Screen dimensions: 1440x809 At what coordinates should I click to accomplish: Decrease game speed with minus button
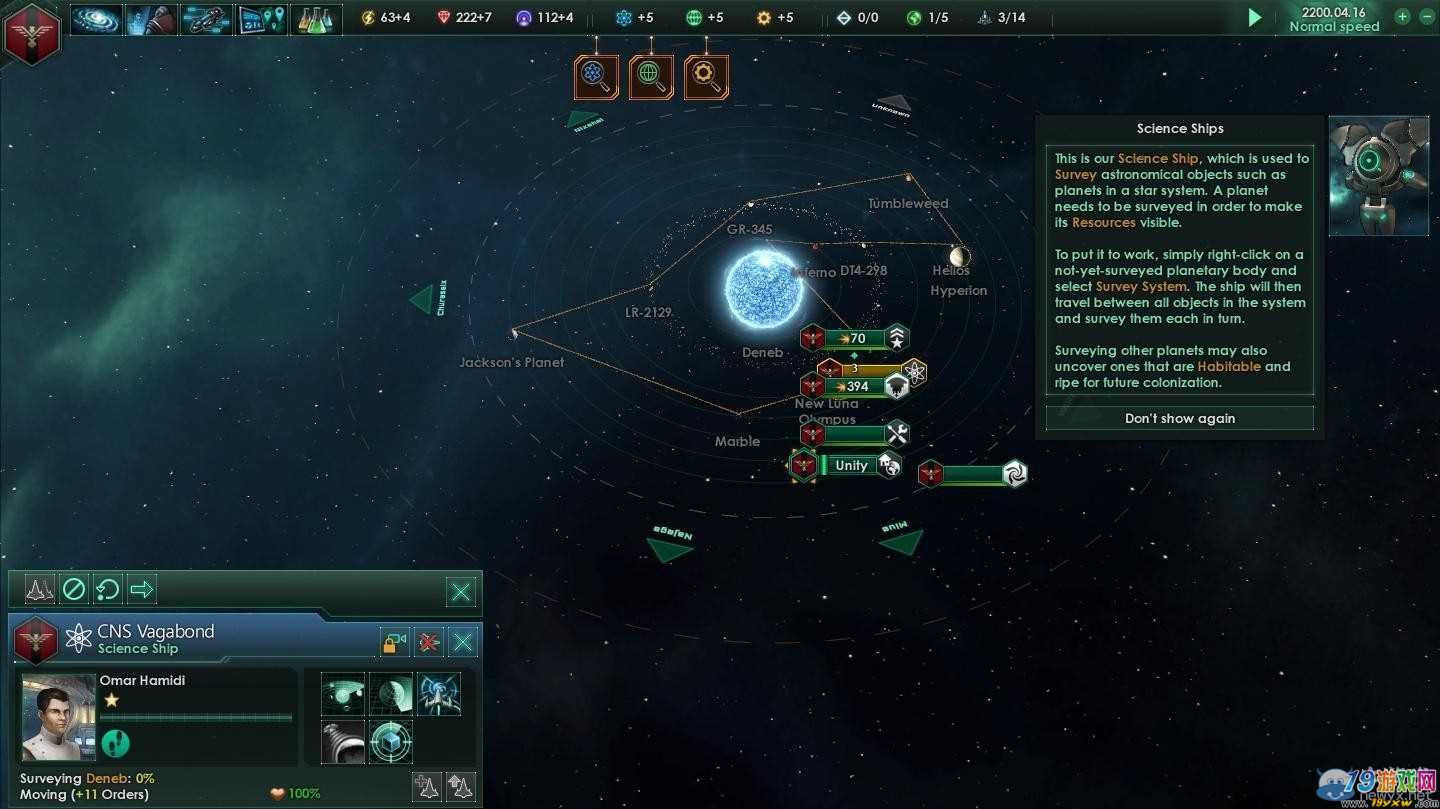(x=1424, y=16)
